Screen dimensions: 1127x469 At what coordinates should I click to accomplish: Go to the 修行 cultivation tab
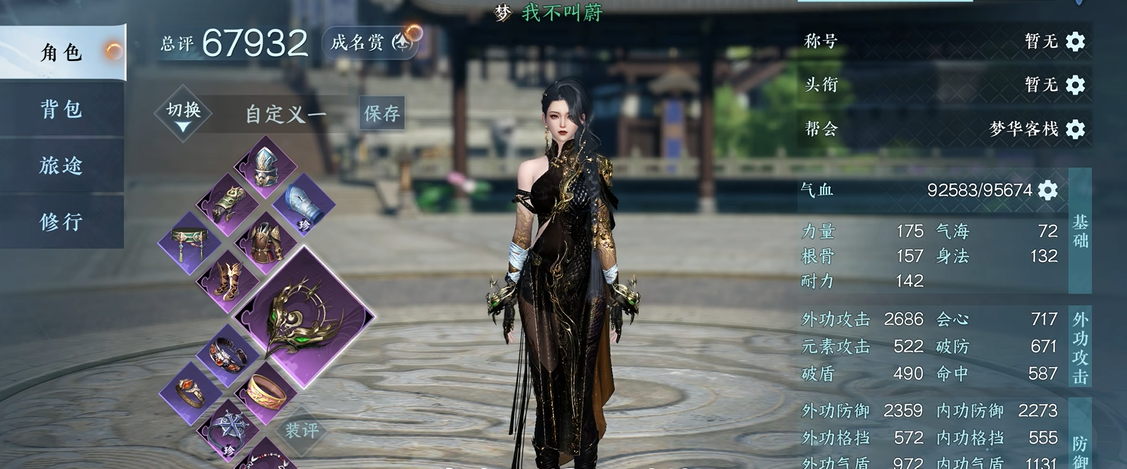(62, 222)
